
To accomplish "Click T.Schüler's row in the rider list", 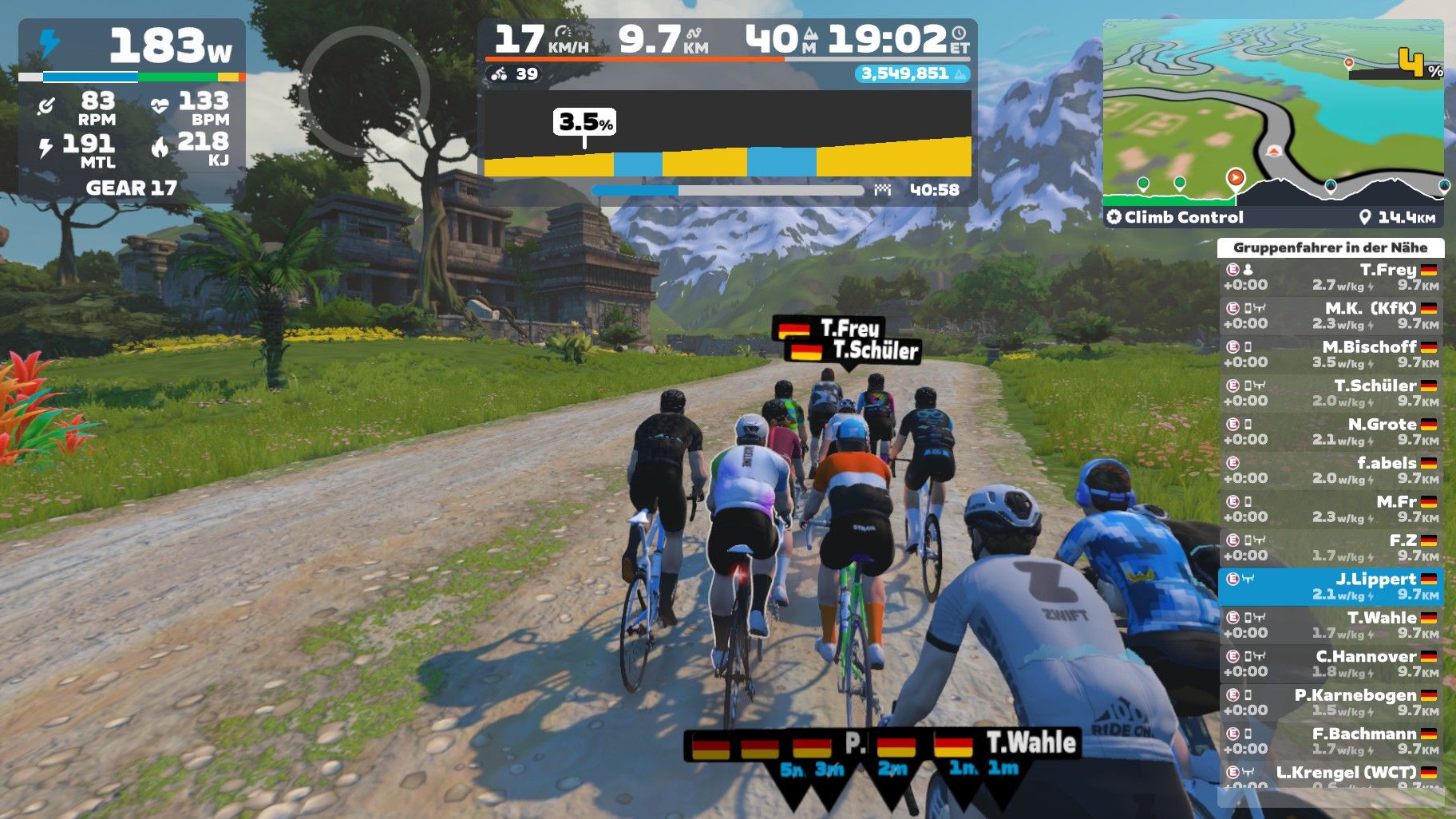I will (1331, 393).
